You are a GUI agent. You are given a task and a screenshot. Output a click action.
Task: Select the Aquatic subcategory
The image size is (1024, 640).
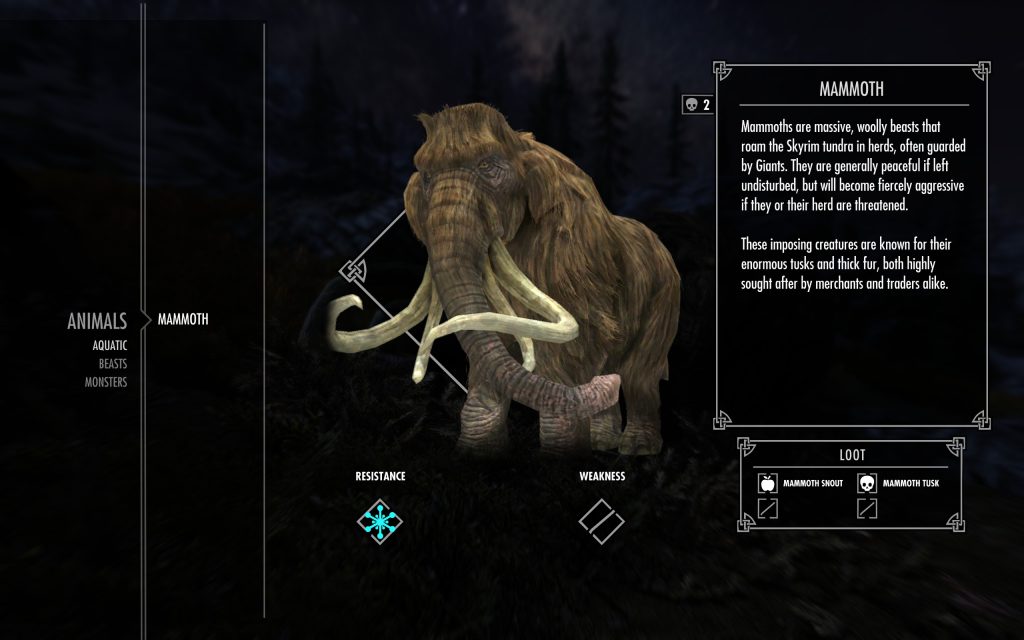click(x=109, y=345)
